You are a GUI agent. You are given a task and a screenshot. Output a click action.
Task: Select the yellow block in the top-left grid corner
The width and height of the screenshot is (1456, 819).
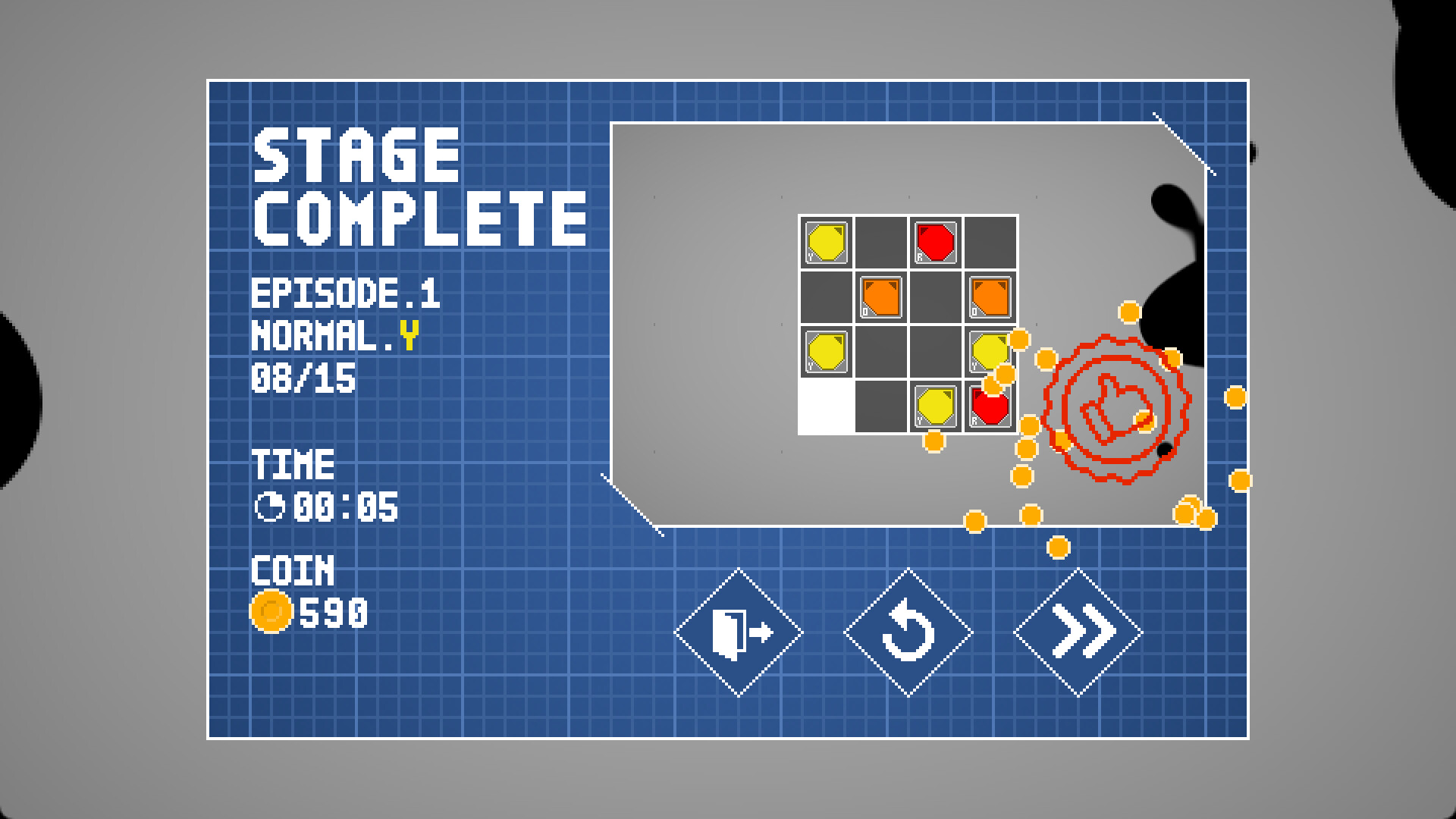(x=825, y=241)
